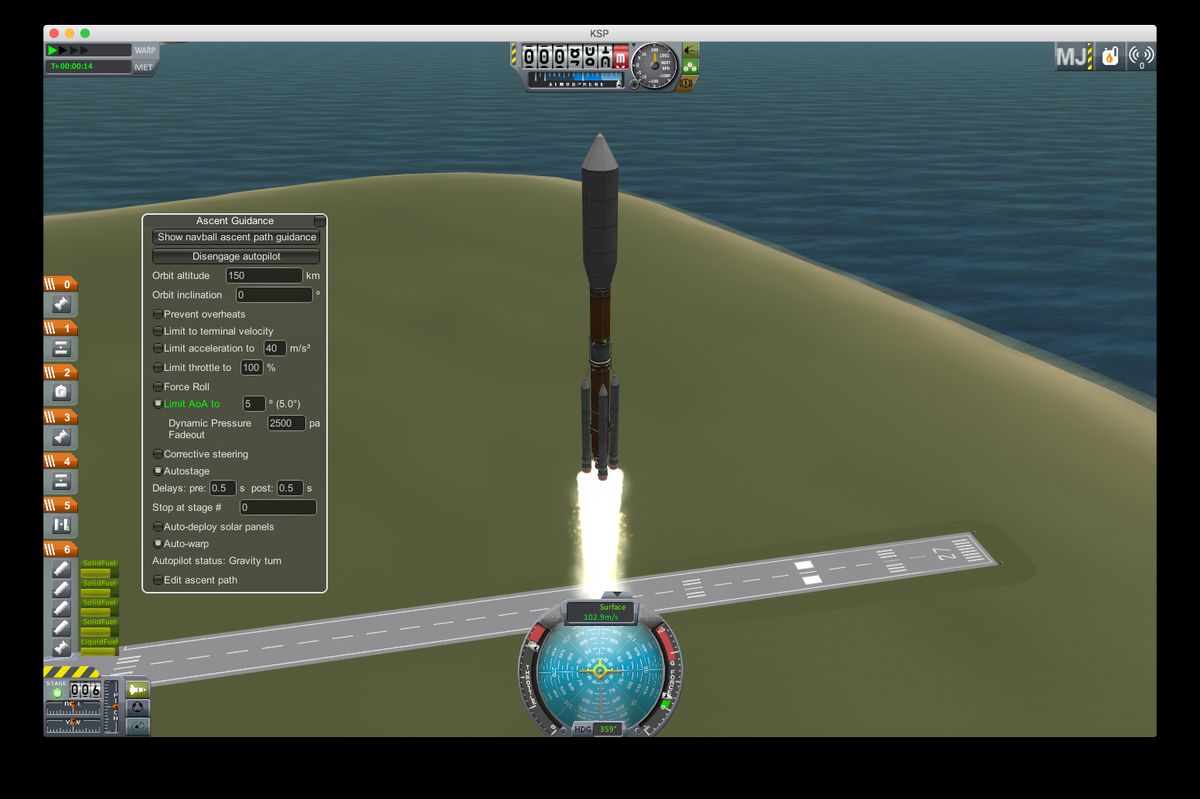Focus the Dynamic Pressure Fadeout field
The width and height of the screenshot is (1200, 799).
click(286, 423)
